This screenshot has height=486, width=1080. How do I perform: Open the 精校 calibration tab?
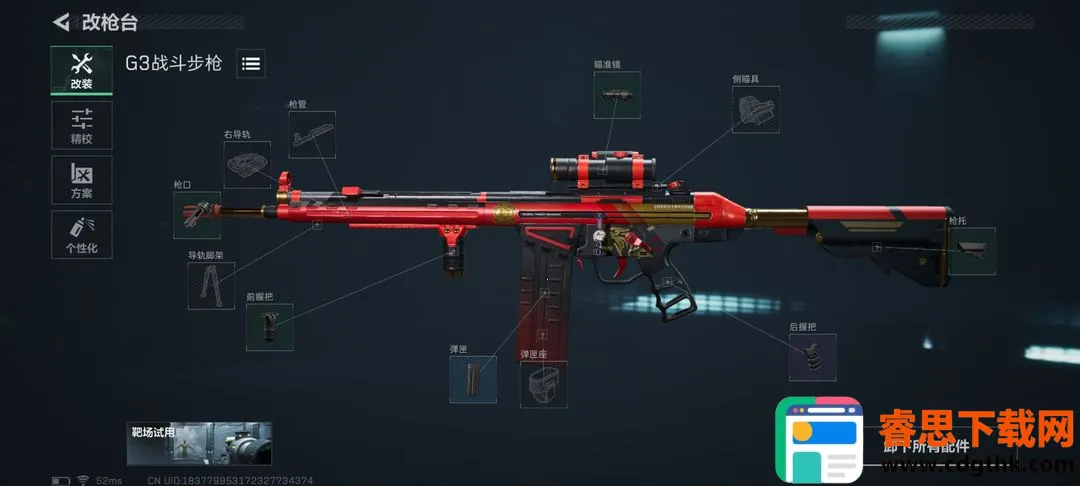[x=81, y=126]
